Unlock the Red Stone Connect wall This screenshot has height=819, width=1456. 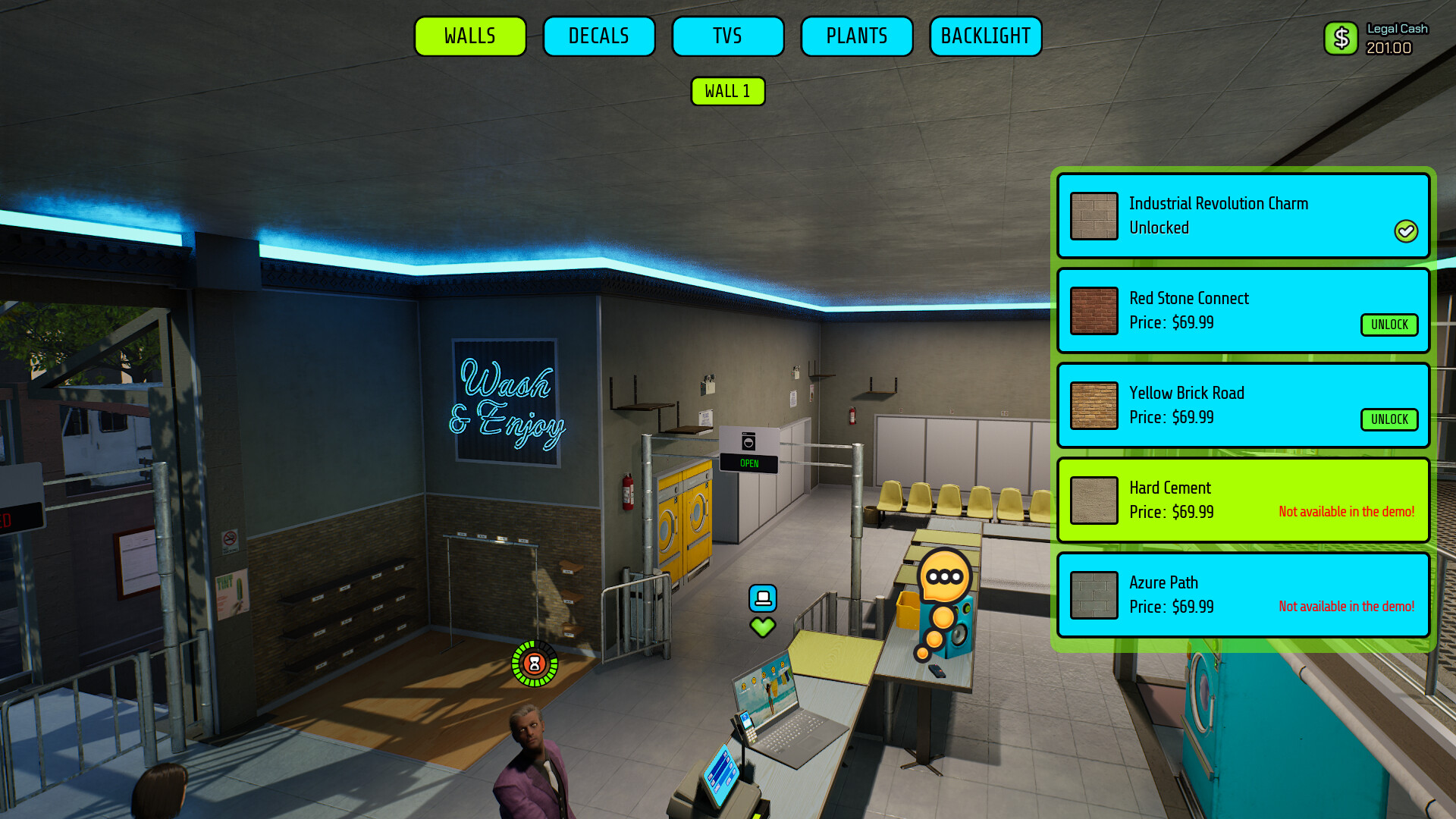click(1389, 325)
